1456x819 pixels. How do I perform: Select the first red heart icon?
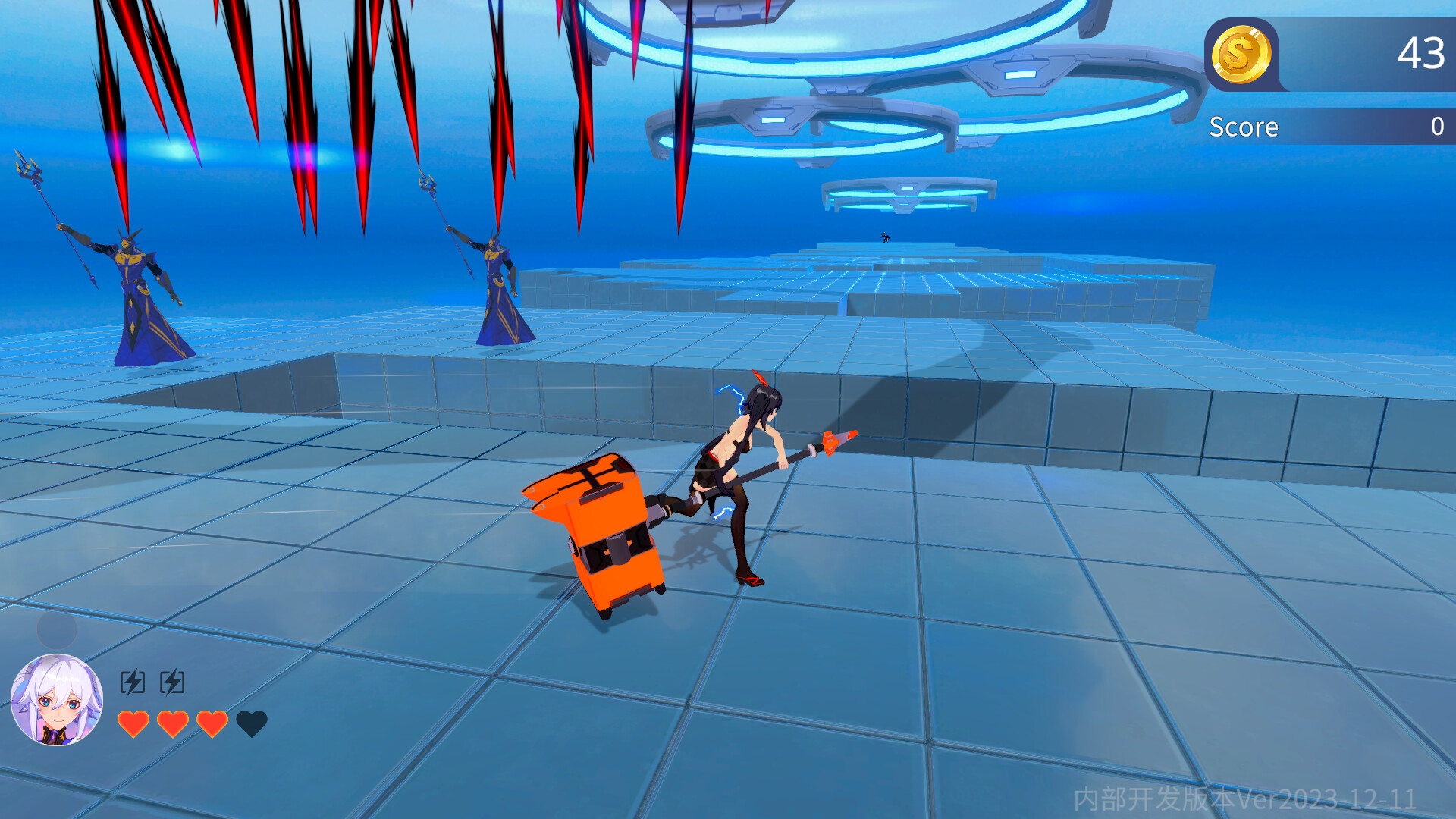135,723
